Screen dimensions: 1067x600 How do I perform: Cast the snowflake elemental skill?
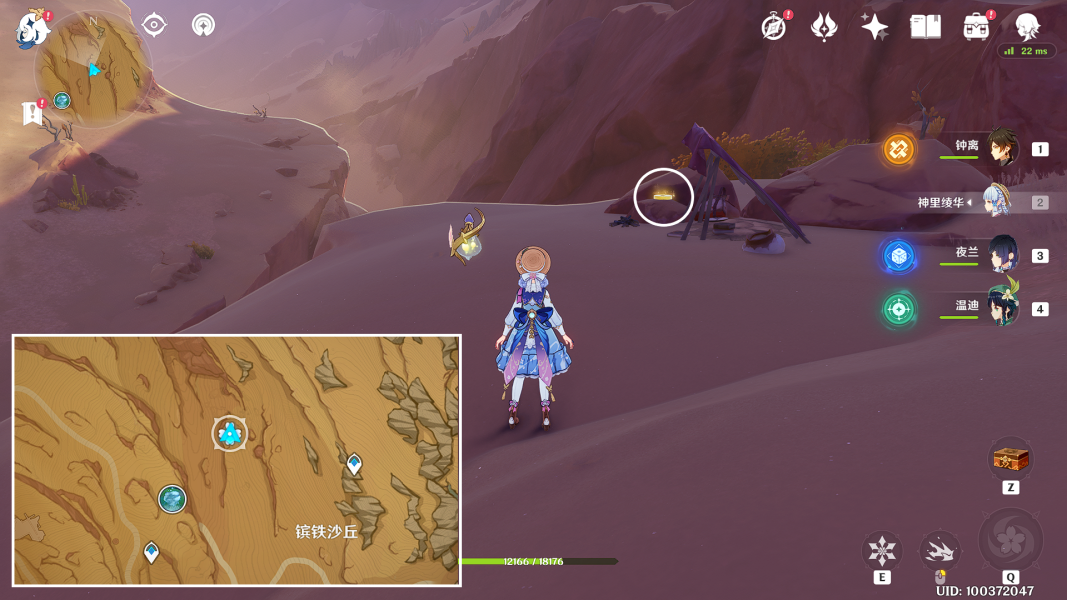click(x=882, y=550)
